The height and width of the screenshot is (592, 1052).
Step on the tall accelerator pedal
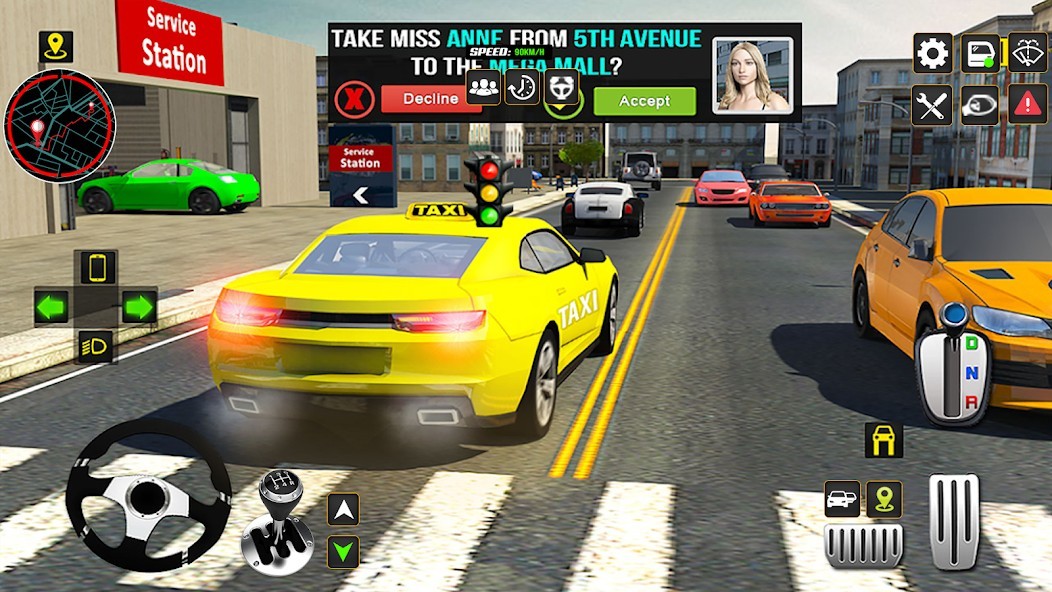[954, 522]
